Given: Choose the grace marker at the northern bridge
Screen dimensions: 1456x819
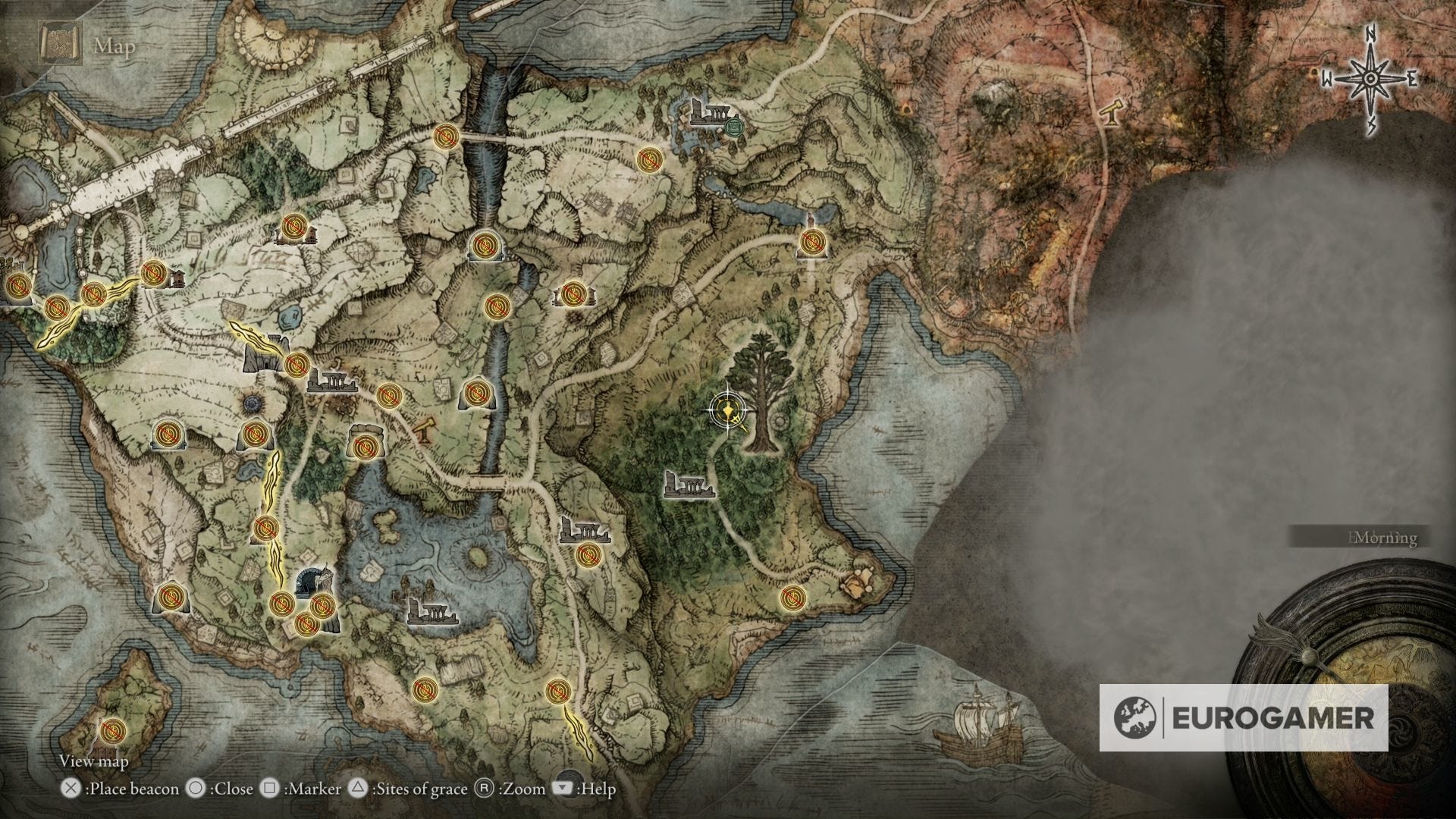Looking at the screenshot, I should point(445,136).
